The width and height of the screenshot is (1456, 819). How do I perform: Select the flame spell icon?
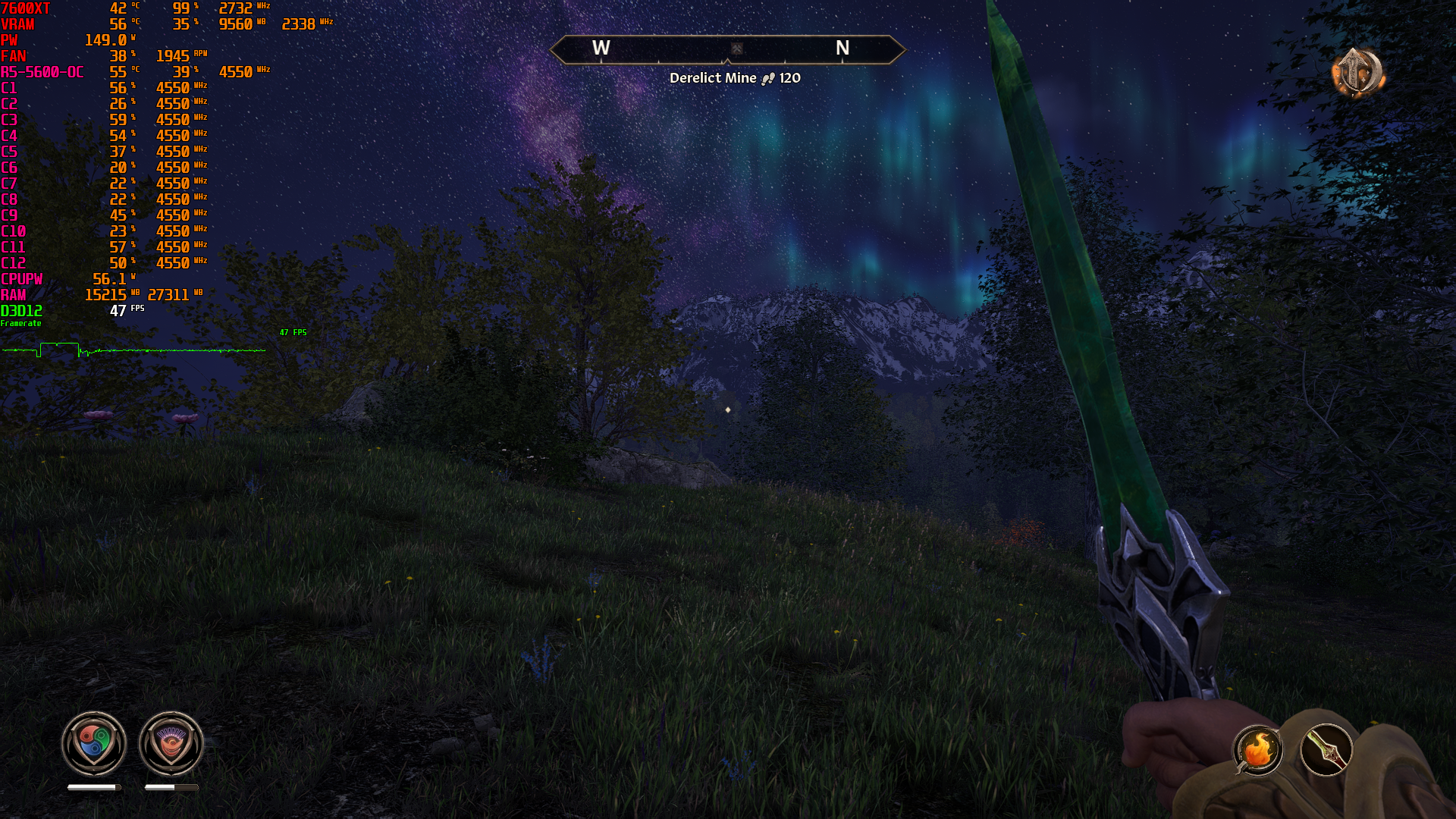[x=1257, y=750]
